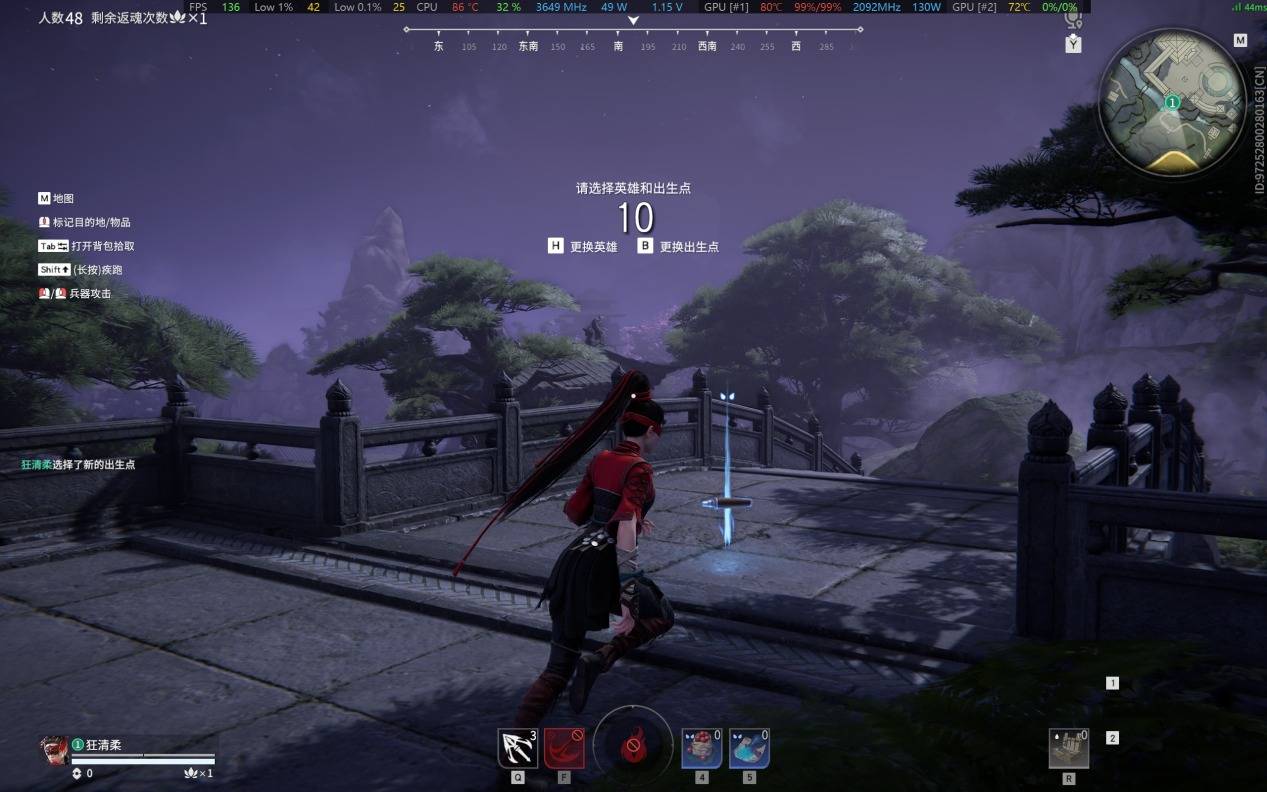1267x792 pixels.
Task: Open the repair item slot at bottom right
Action: tap(1068, 748)
